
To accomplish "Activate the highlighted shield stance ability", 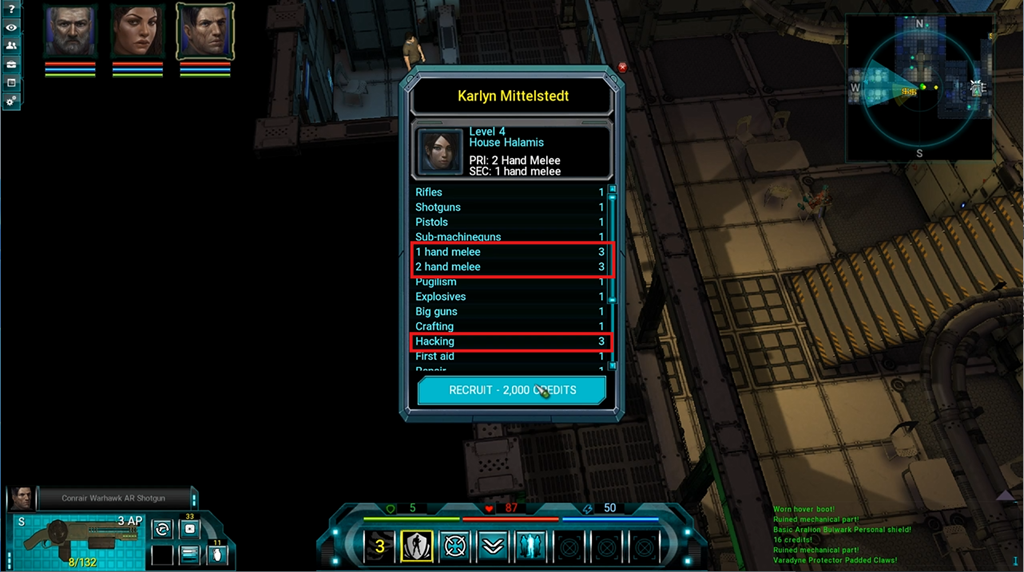I will 416,546.
